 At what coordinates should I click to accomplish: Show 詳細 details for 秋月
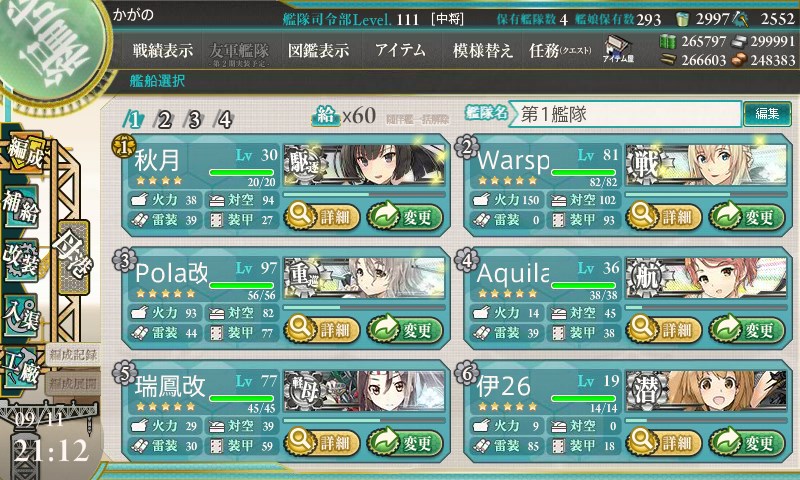coord(320,215)
